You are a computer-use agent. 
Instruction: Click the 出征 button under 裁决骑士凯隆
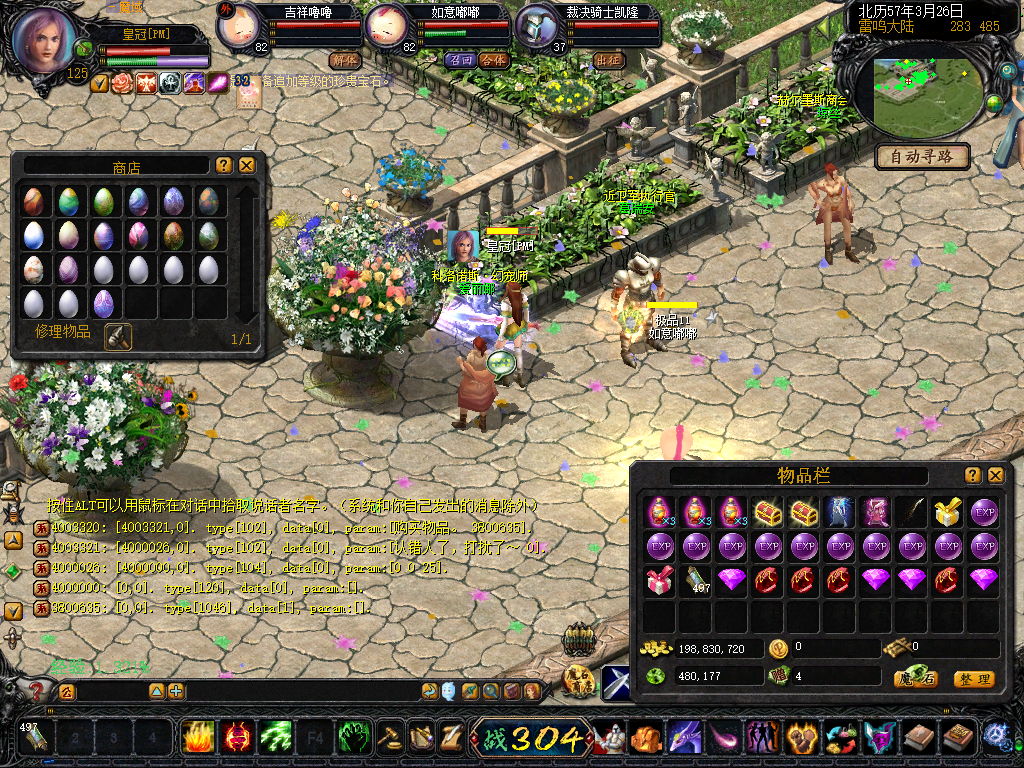(607, 60)
